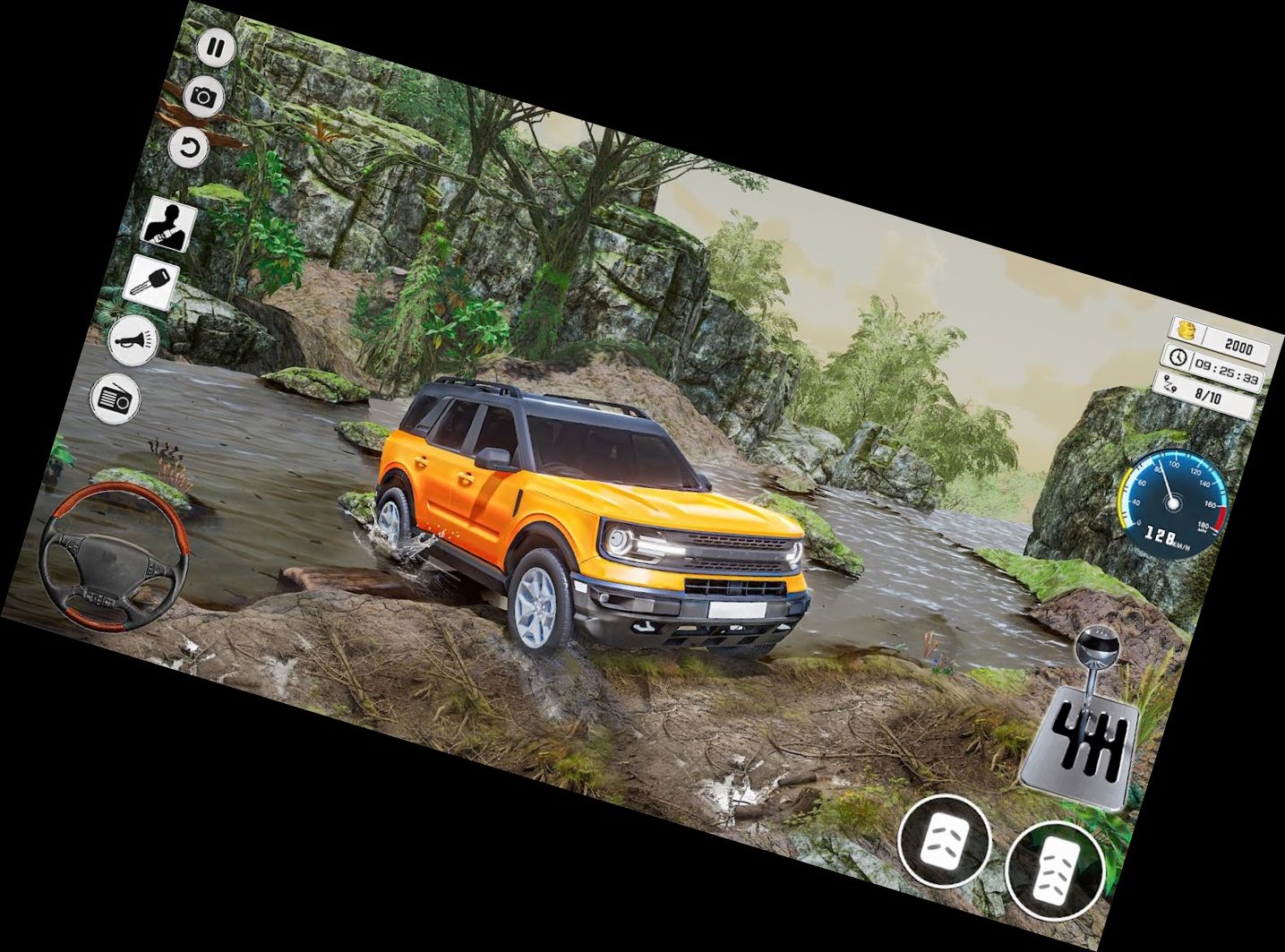Image resolution: width=1285 pixels, height=952 pixels.
Task: Tap the brake pedal button
Action: [944, 840]
